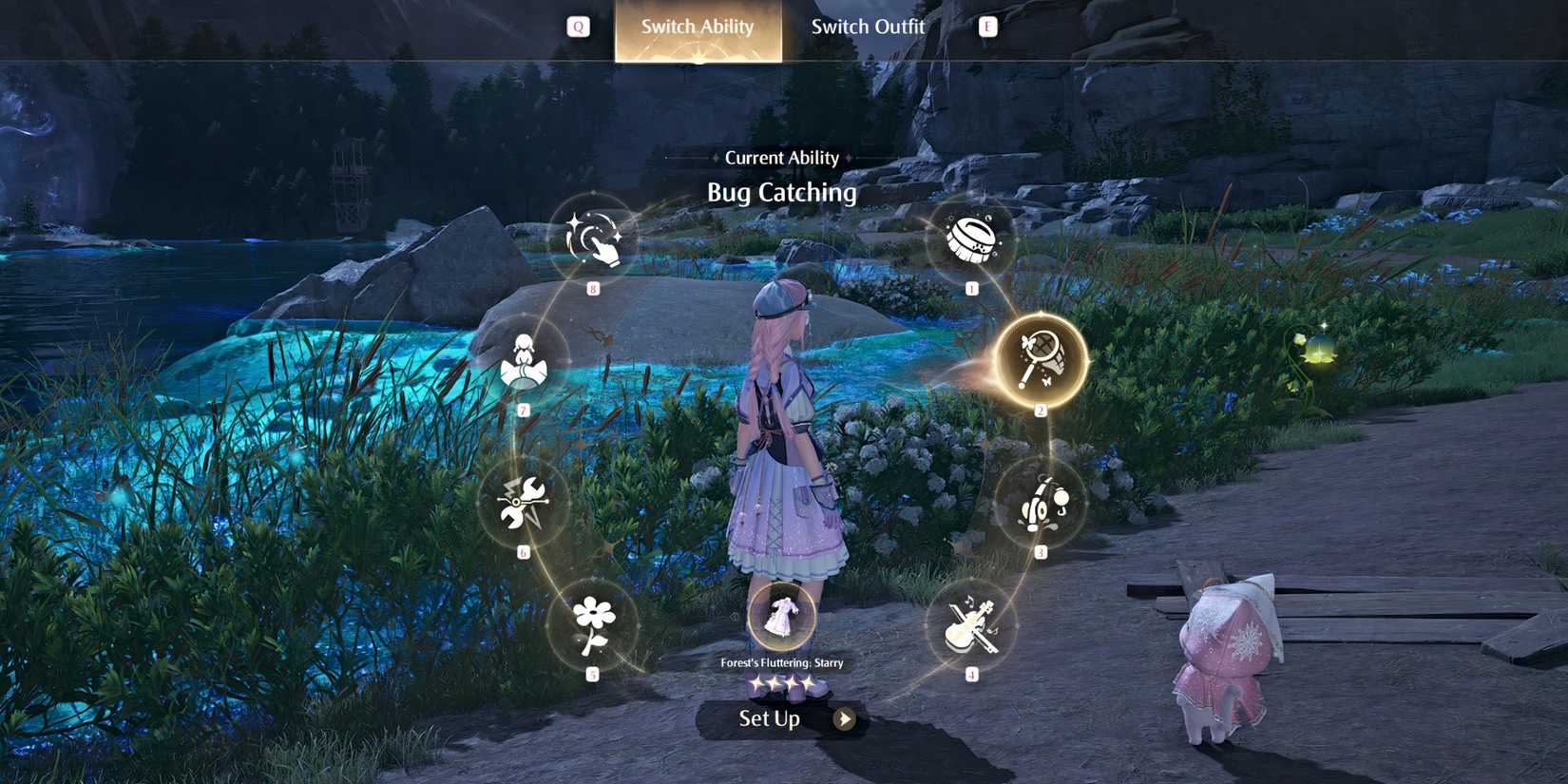Switch to the Switch Outfit tab
This screenshot has width=1568, height=784.
point(868,27)
